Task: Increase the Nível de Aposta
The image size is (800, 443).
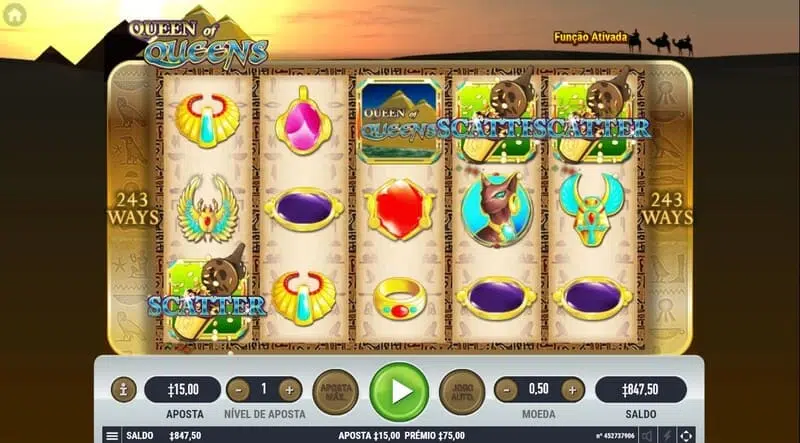Action: [290, 390]
